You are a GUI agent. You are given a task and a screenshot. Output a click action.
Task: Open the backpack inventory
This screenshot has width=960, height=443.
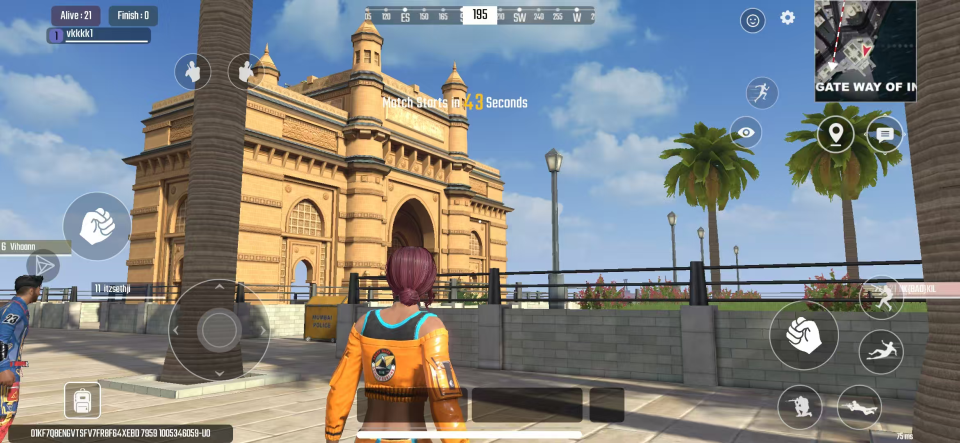tap(82, 401)
